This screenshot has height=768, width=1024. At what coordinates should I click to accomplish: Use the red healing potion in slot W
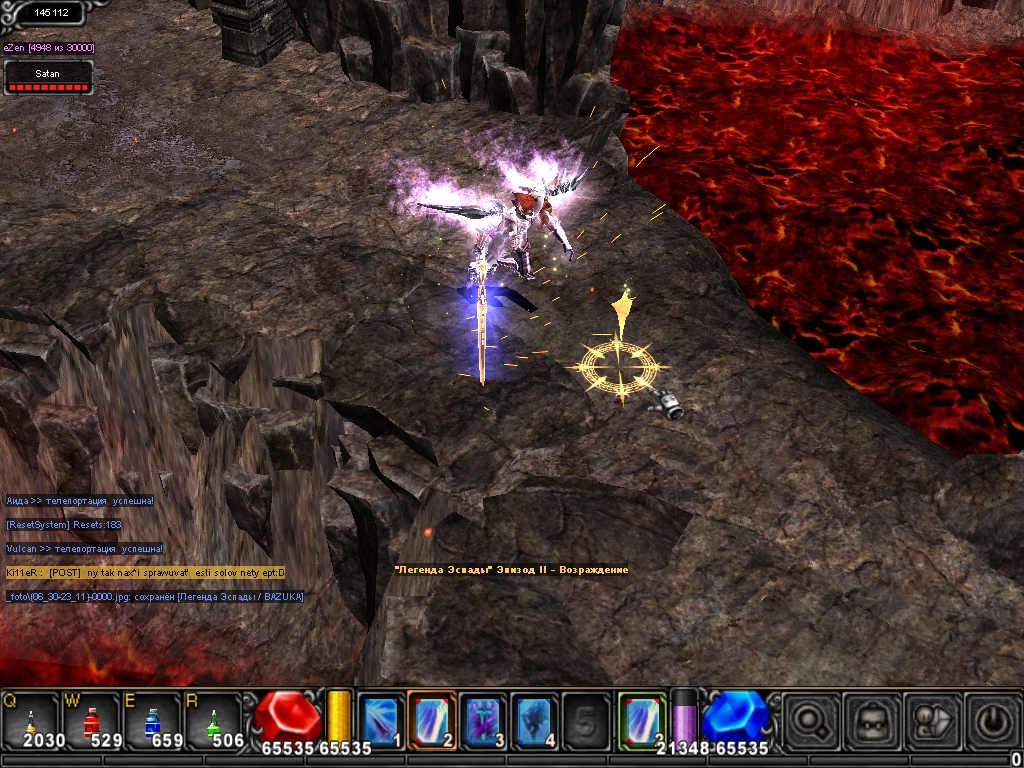[92, 720]
